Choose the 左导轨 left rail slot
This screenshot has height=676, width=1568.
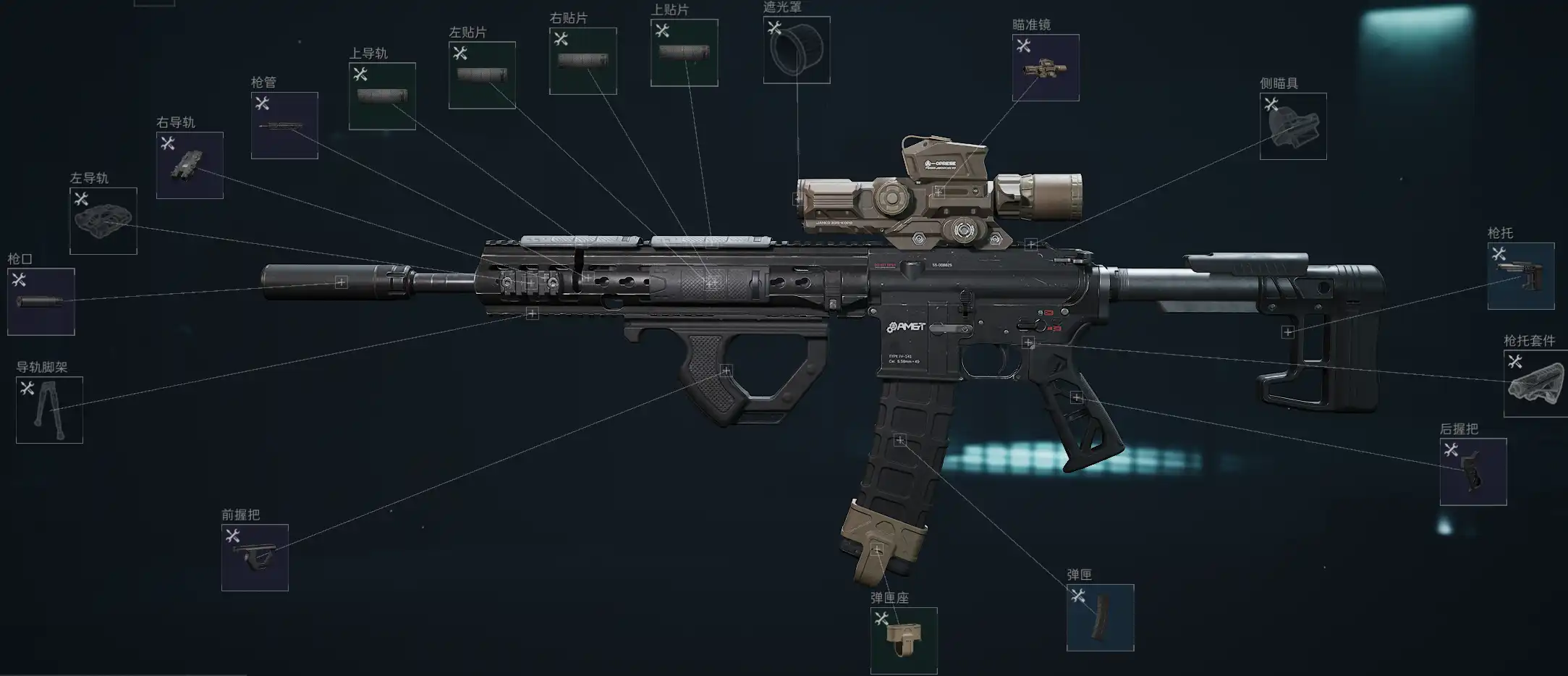103,221
